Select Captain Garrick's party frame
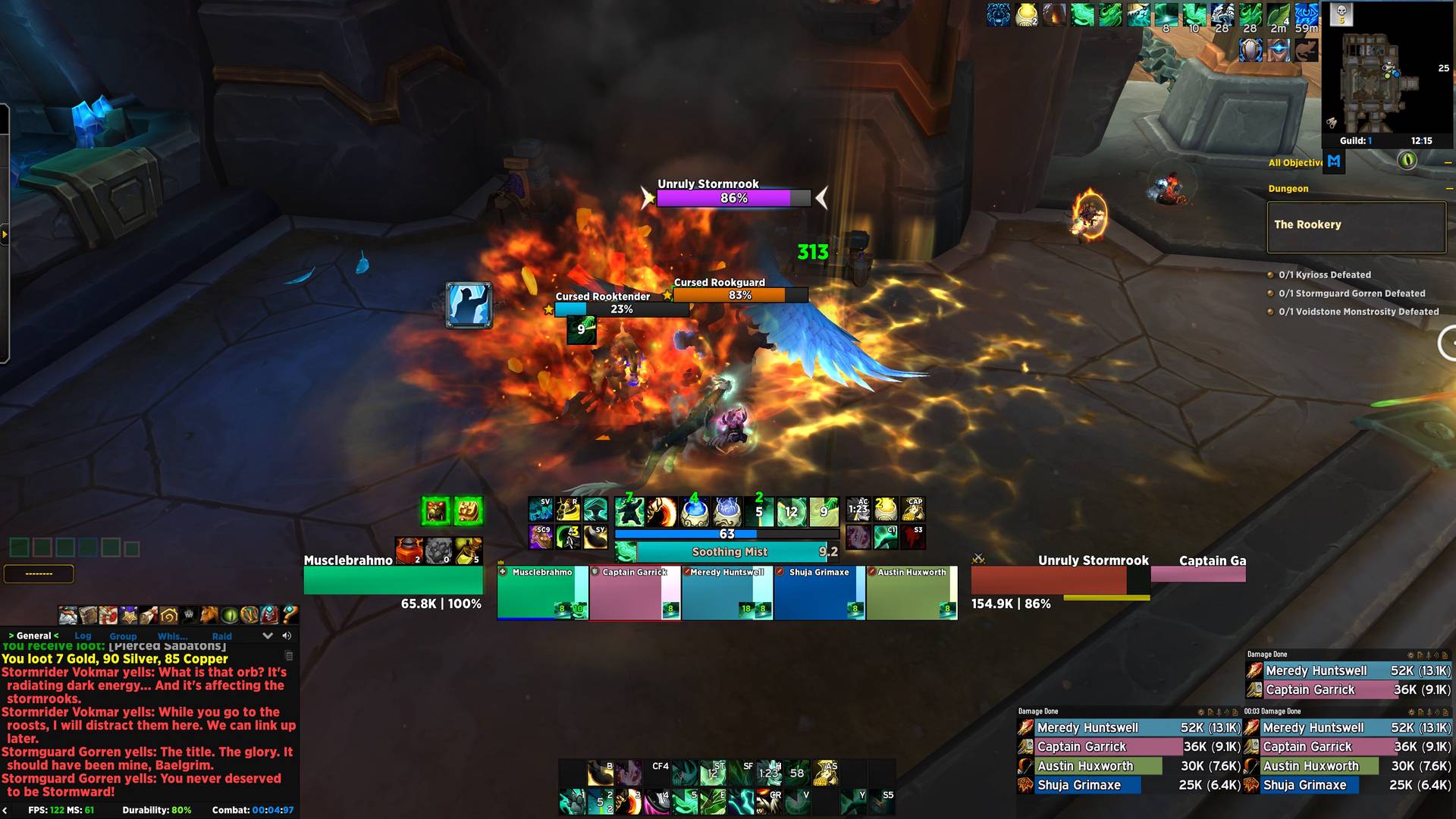Viewport: 1456px width, 819px height. coord(635,593)
